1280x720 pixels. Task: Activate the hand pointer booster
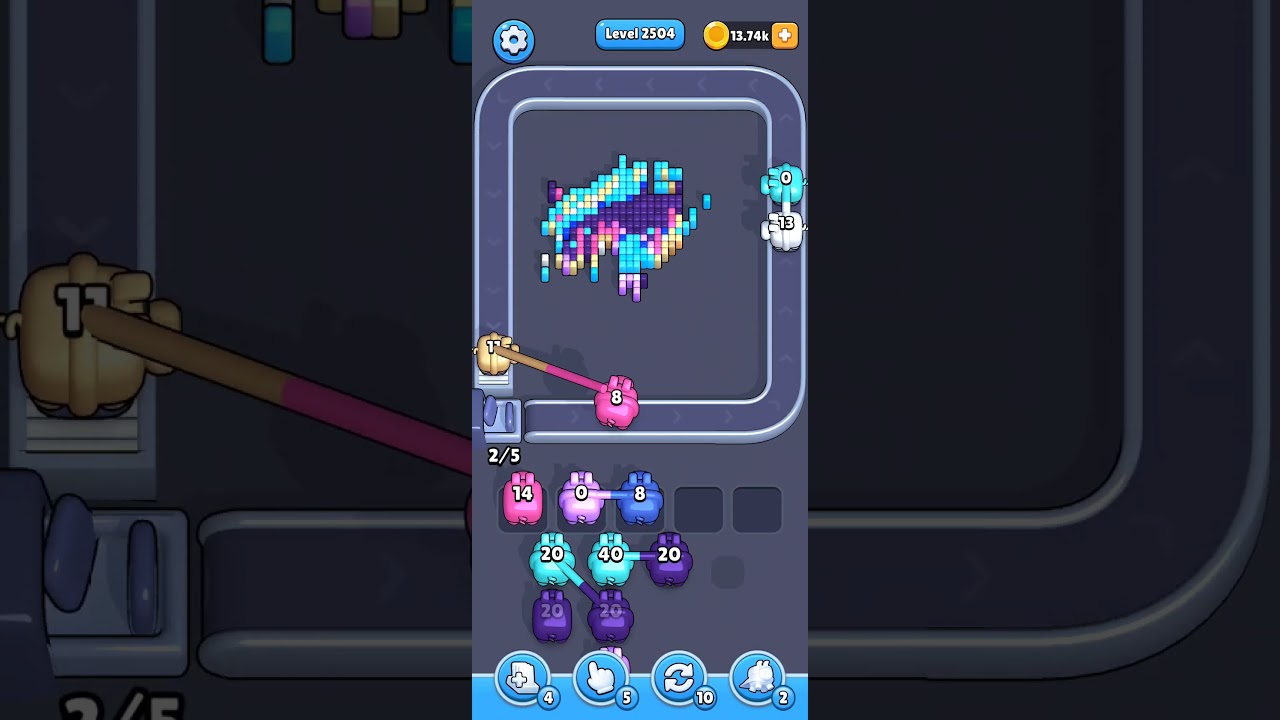coord(599,678)
